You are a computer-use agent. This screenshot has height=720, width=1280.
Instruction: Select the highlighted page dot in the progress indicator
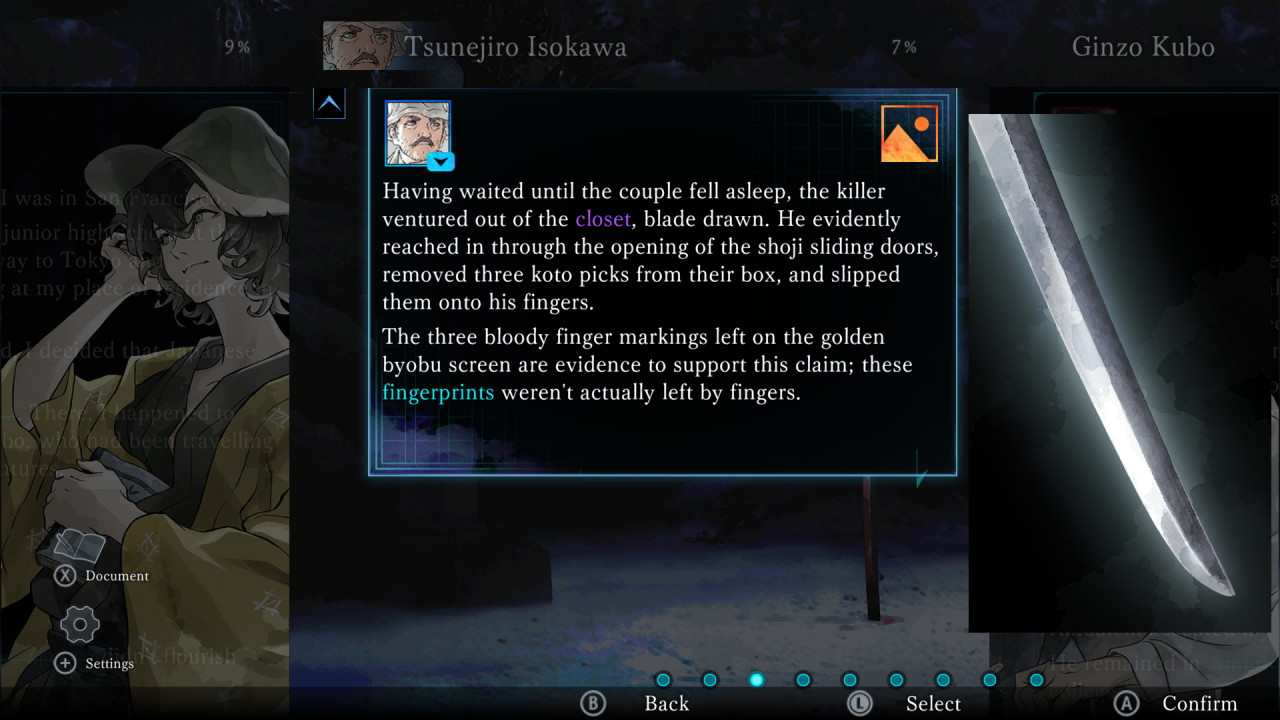click(x=757, y=680)
